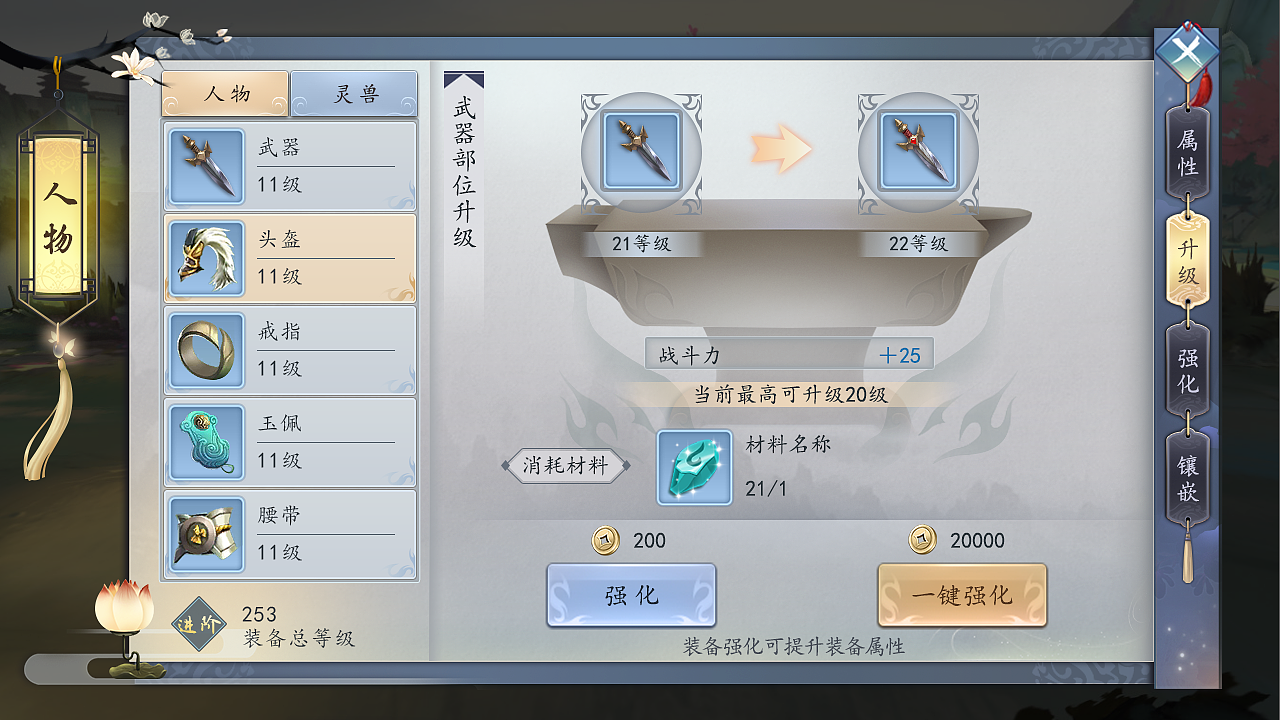This screenshot has height=720, width=1280.
Task: Switch to the 灵兽 tab
Action: click(x=355, y=91)
